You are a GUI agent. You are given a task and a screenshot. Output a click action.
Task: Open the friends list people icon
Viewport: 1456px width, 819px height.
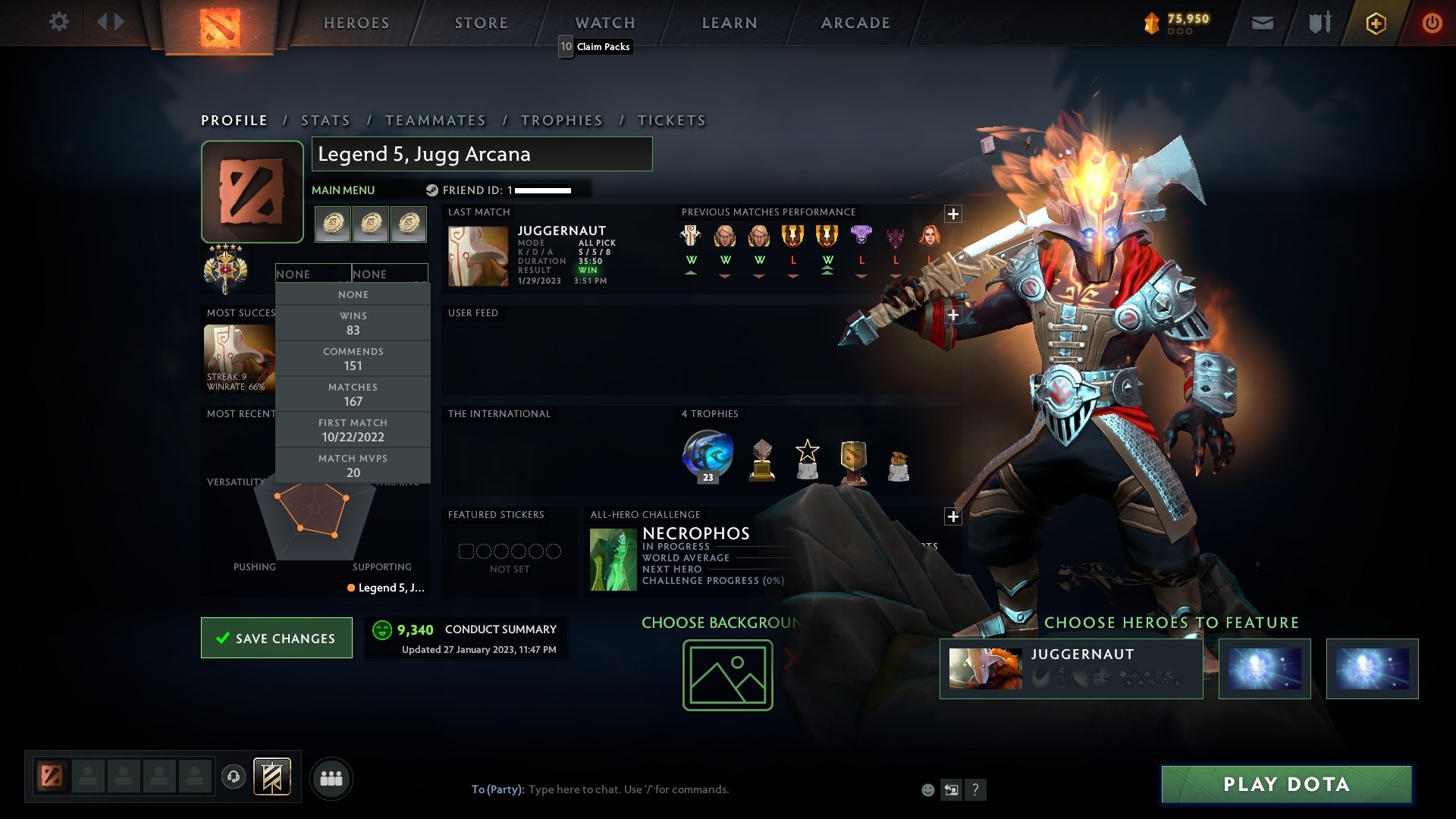[x=331, y=777]
